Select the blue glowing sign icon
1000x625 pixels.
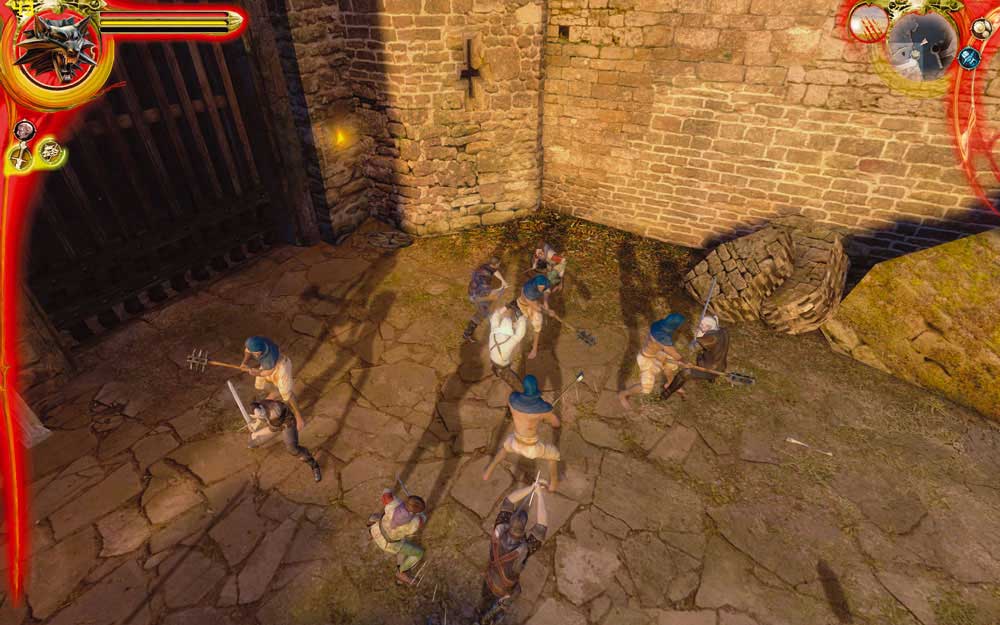click(968, 58)
